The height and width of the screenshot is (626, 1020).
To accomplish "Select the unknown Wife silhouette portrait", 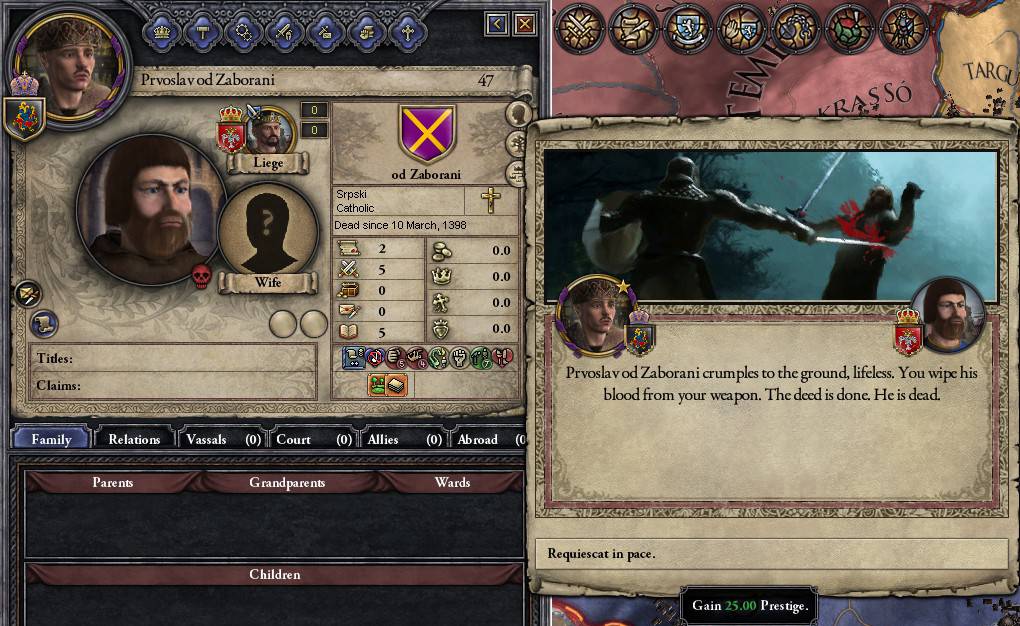I will coord(267,231).
